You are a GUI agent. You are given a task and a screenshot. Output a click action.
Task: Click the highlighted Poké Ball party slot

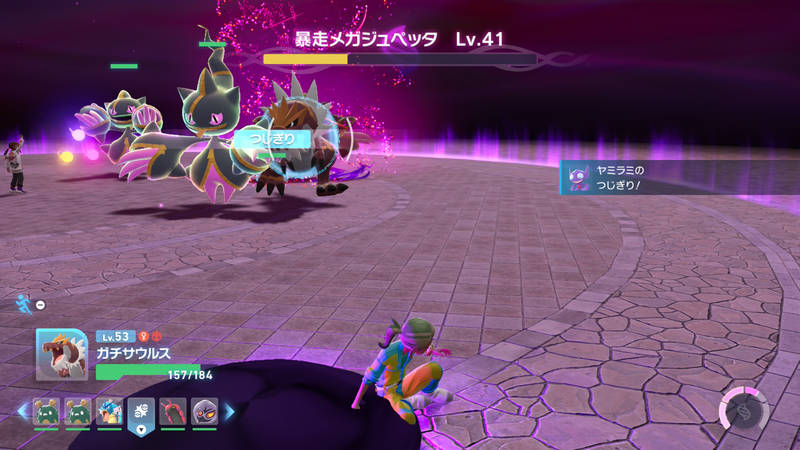pyautogui.click(x=141, y=413)
